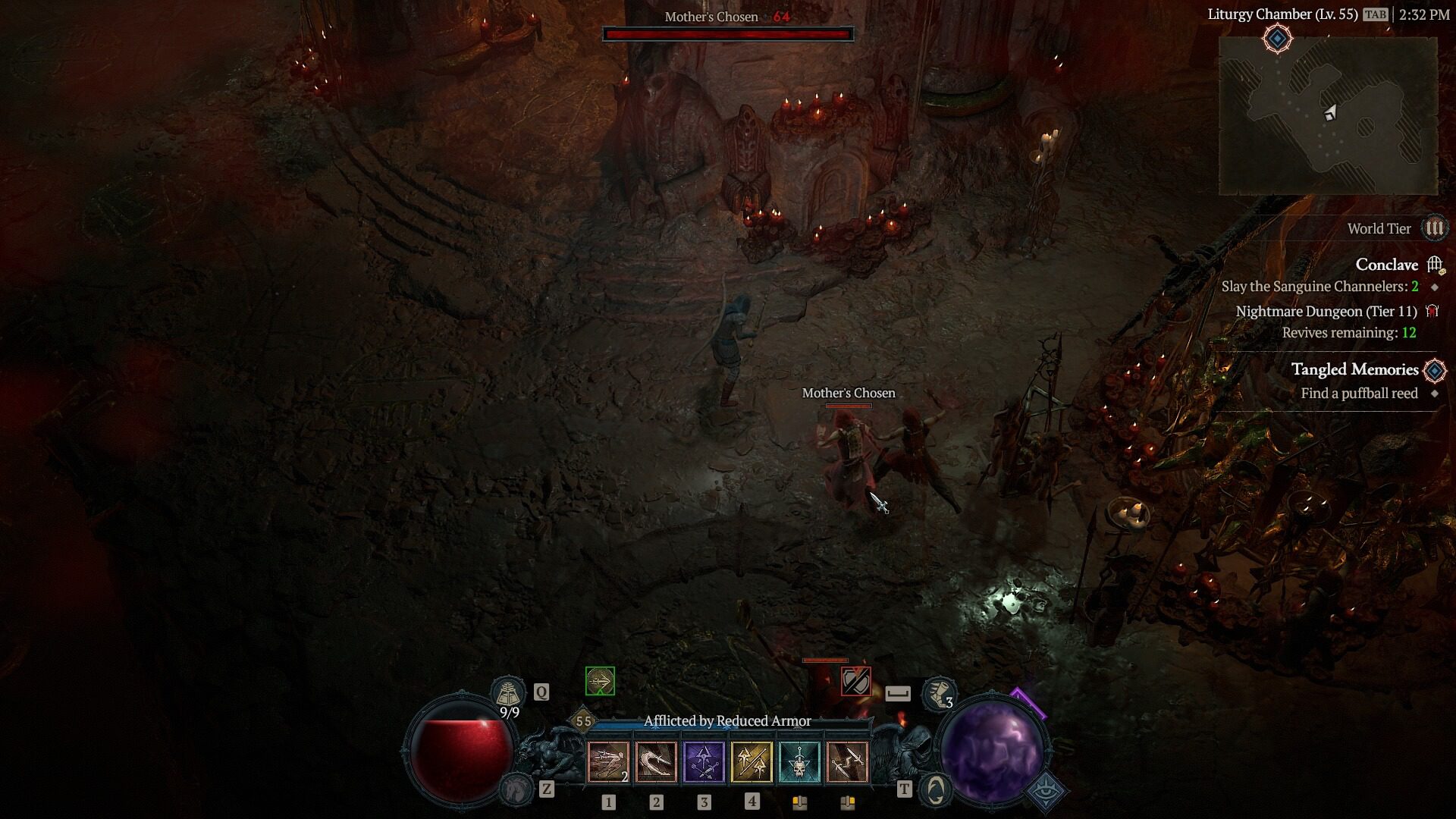Open the dungeon minimap
The width and height of the screenshot is (1456, 819).
tap(1328, 115)
